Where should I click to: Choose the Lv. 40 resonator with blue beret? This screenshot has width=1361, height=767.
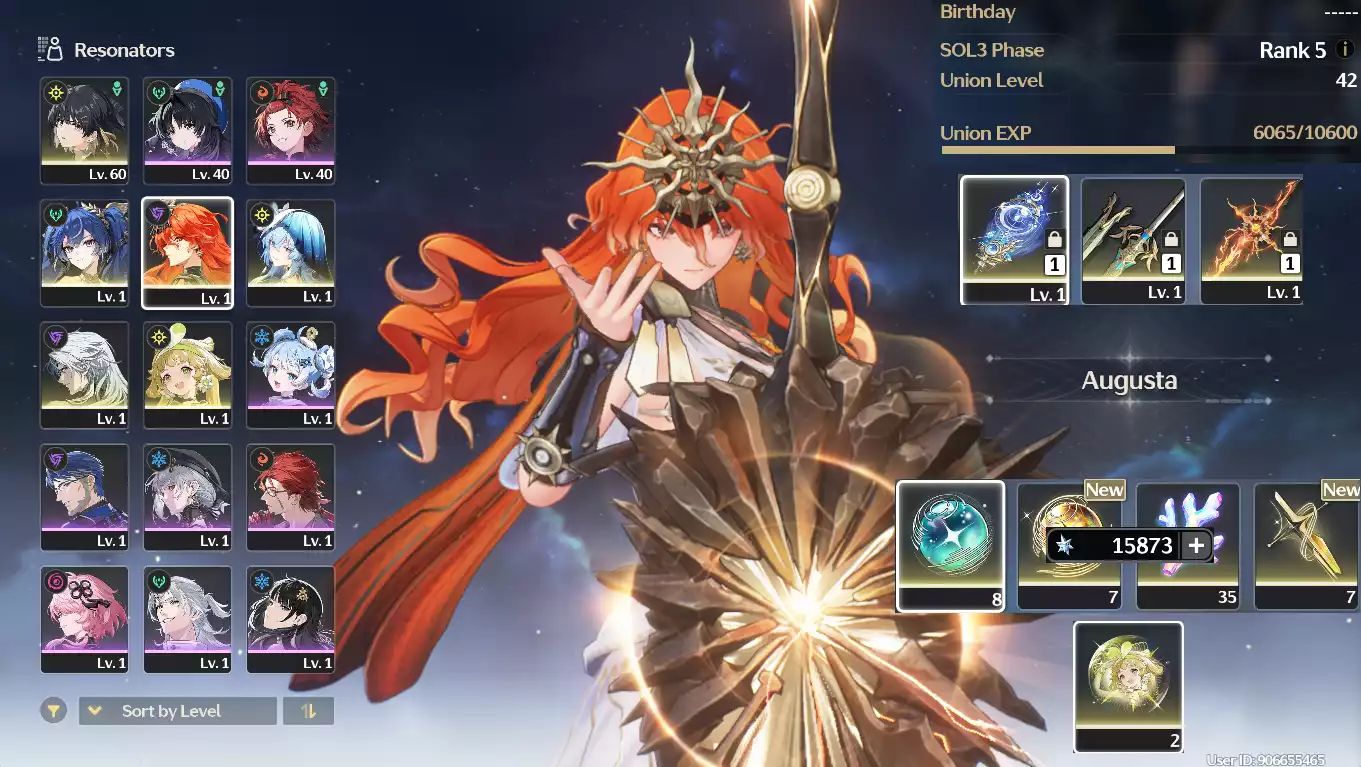[x=187, y=130]
